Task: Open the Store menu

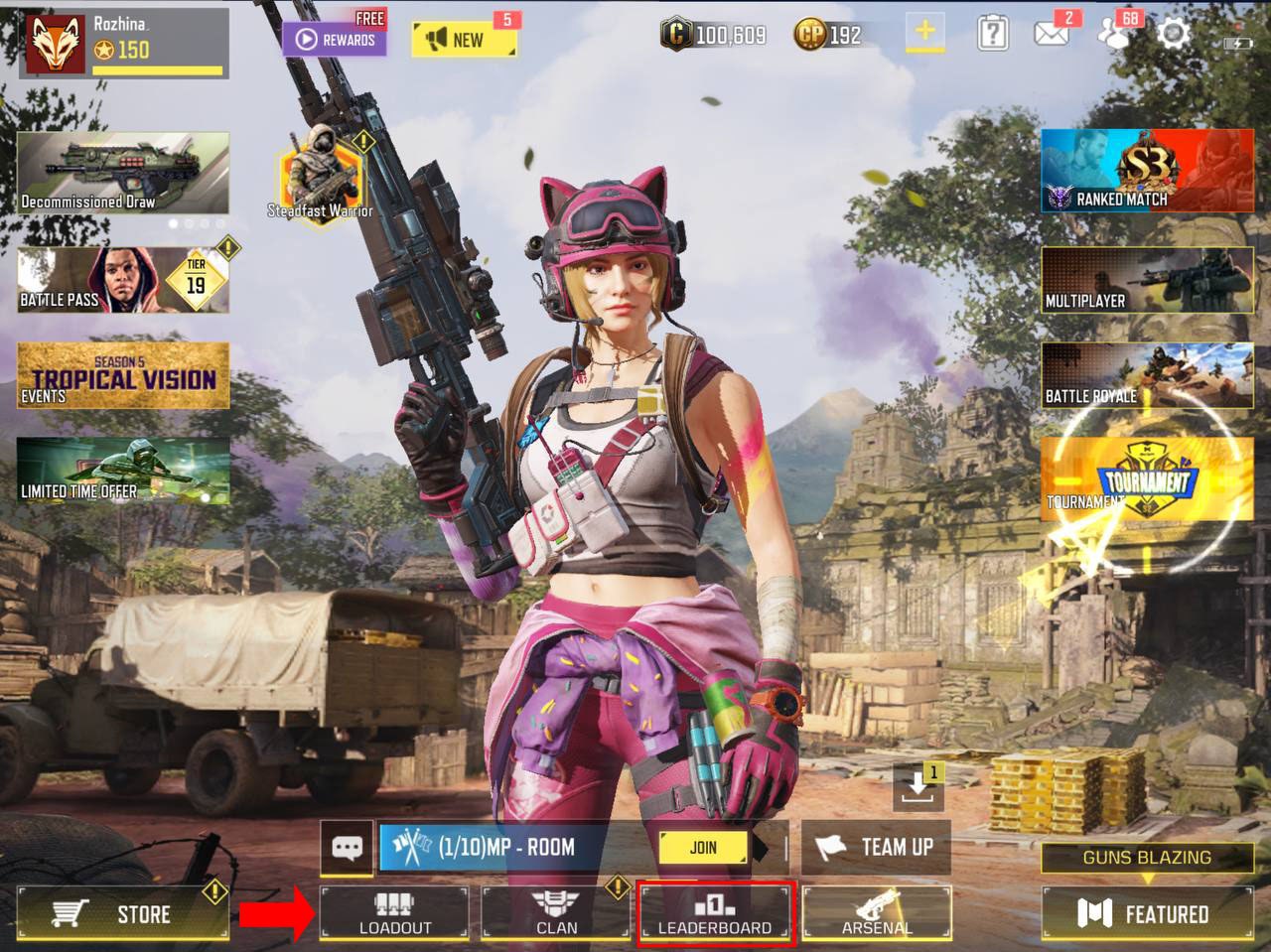Action: [x=123, y=913]
